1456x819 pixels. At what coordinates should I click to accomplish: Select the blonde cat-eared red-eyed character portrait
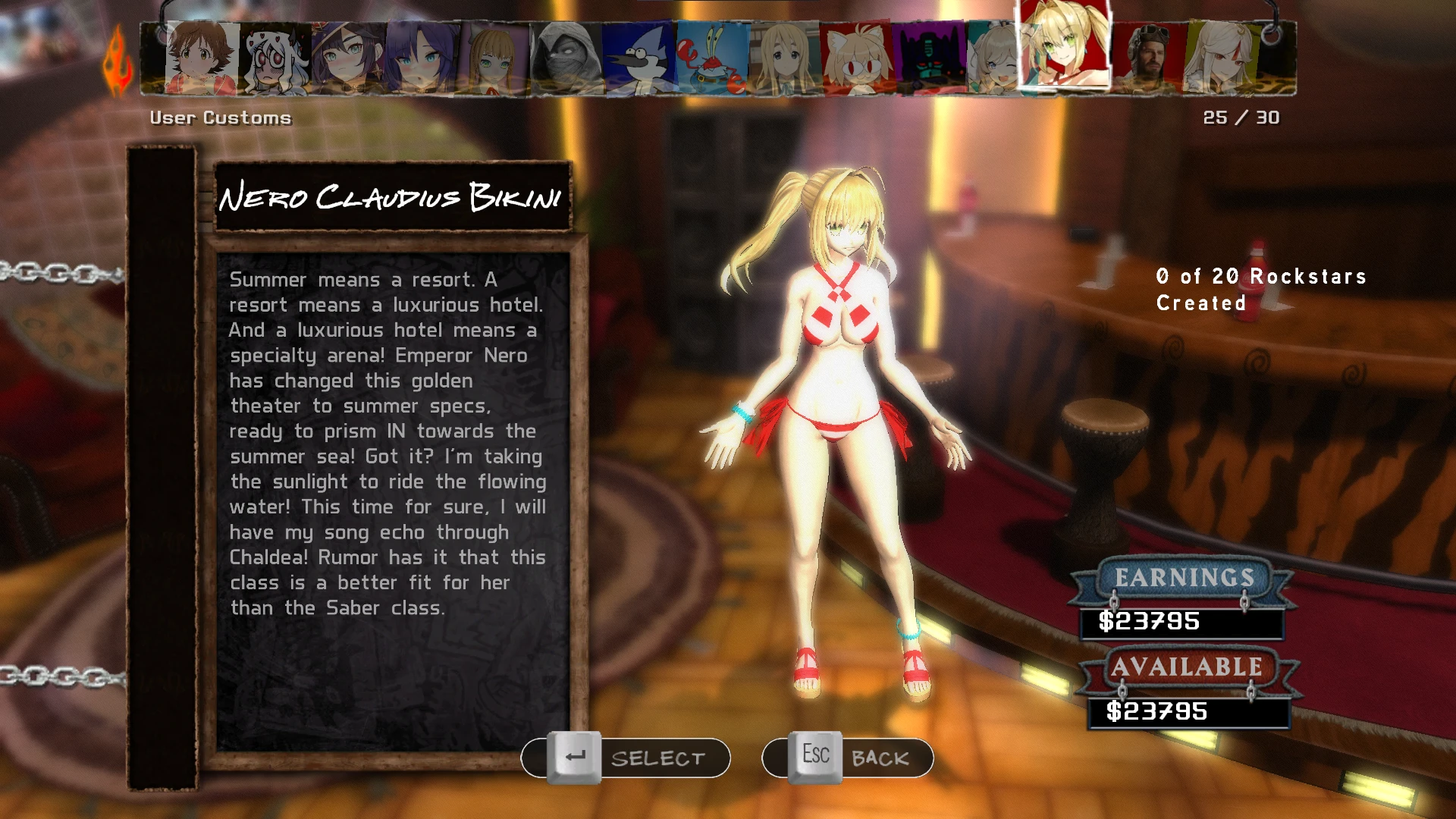tap(856, 59)
